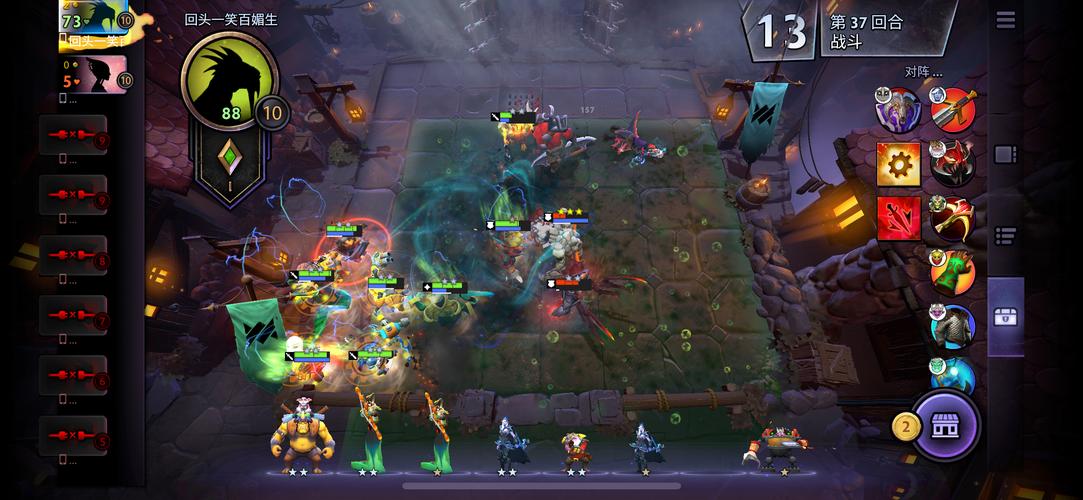
Task: Open the shop with the storefront button
Action: pos(945,427)
